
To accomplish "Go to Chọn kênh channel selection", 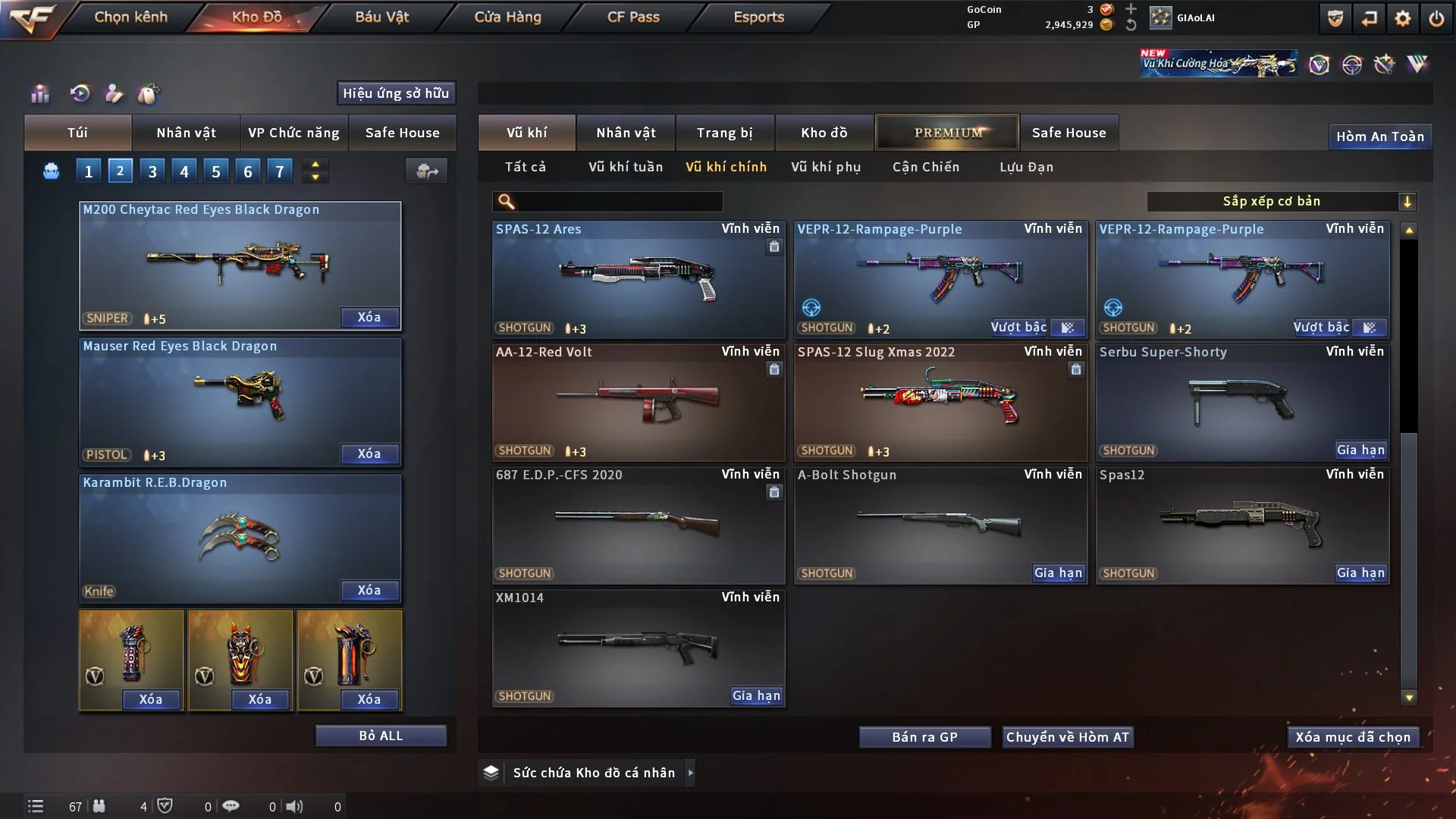I will click(130, 17).
